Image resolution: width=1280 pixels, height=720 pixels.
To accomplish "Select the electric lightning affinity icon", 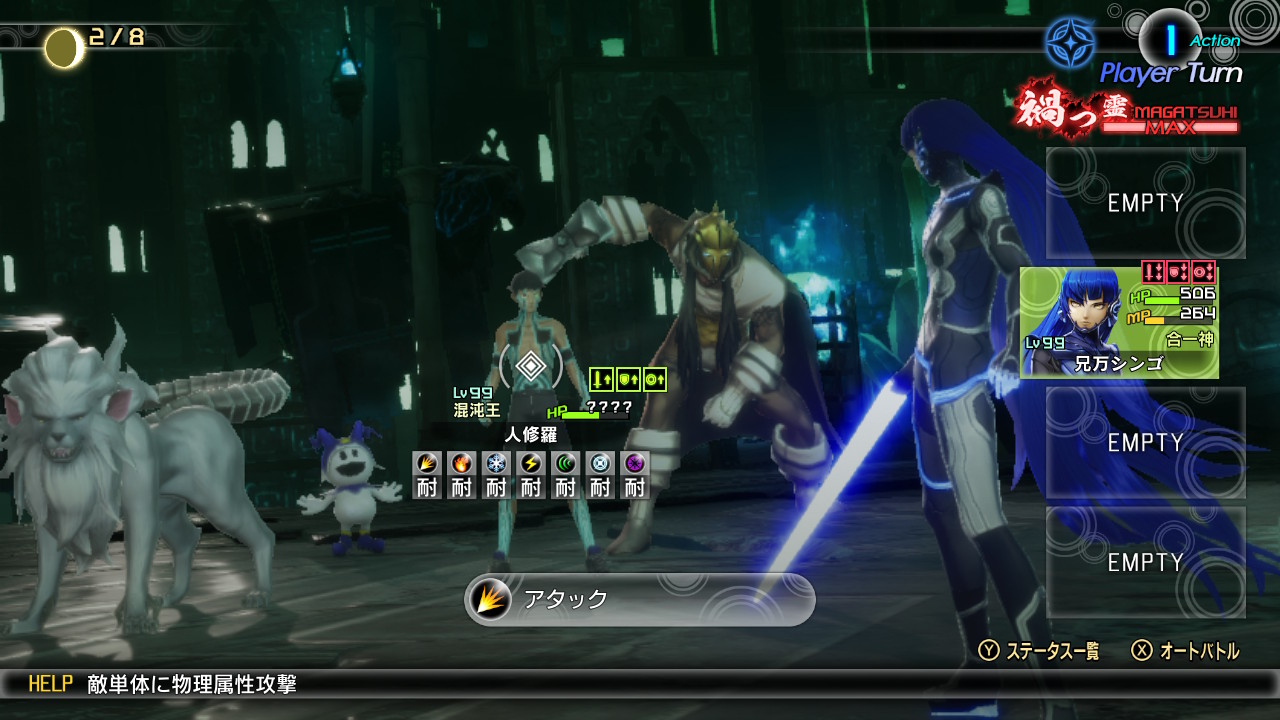I will [531, 464].
